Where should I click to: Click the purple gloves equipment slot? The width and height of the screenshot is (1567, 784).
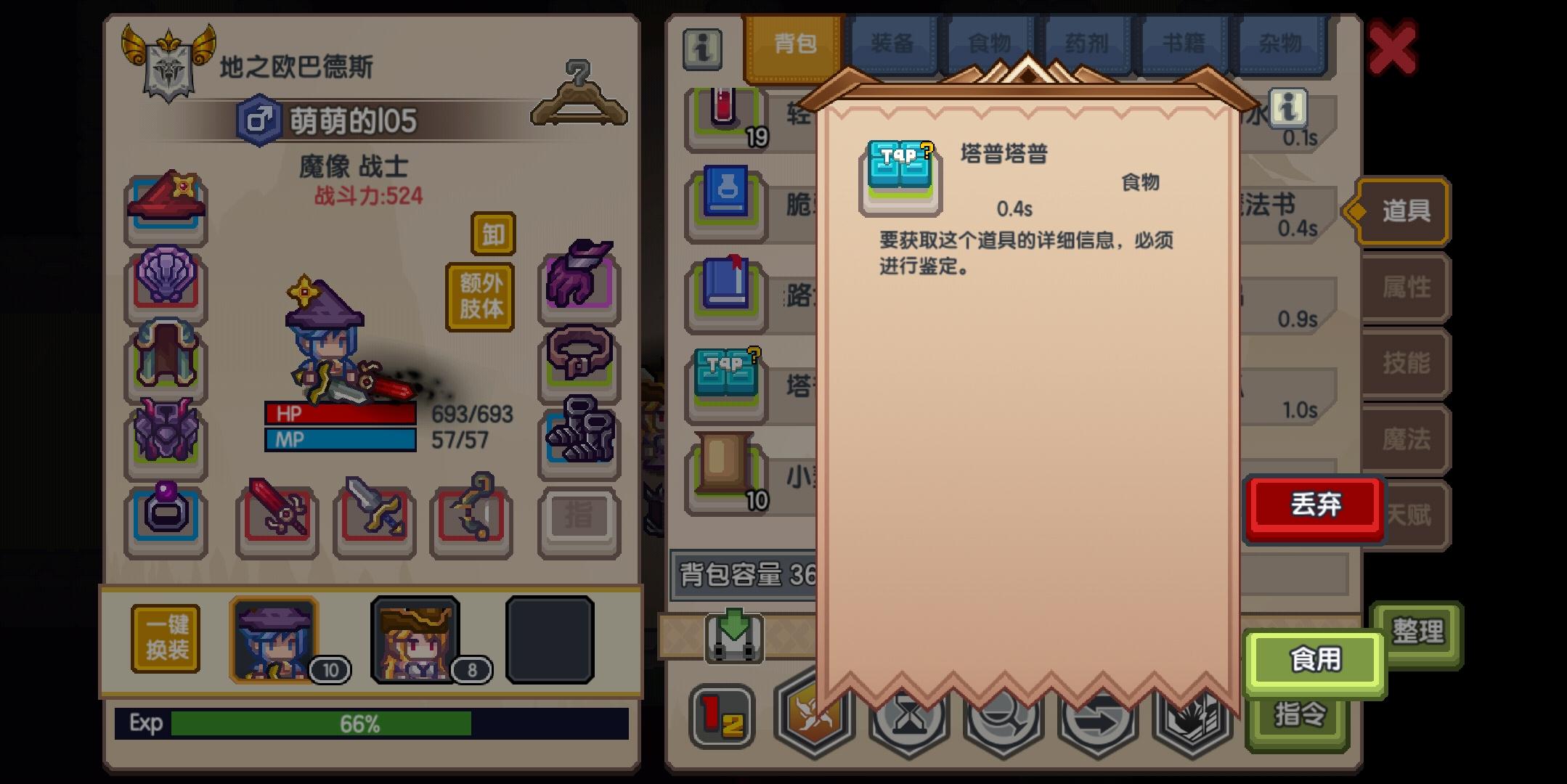[x=579, y=282]
